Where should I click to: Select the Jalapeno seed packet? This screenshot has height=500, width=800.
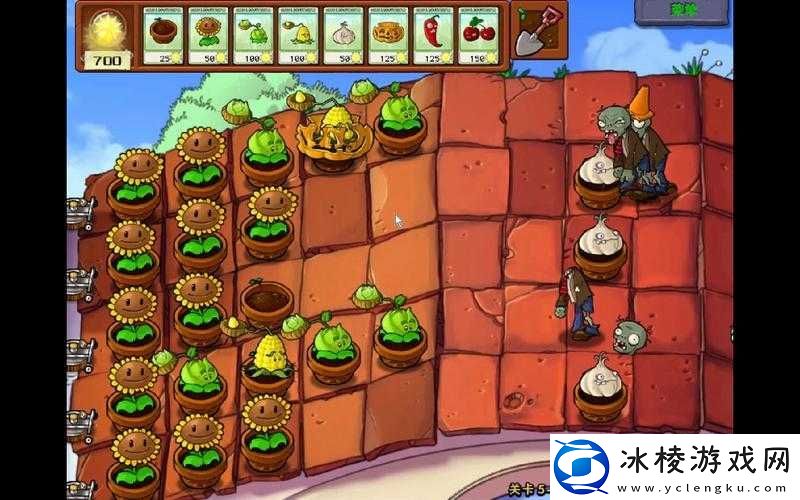point(432,37)
